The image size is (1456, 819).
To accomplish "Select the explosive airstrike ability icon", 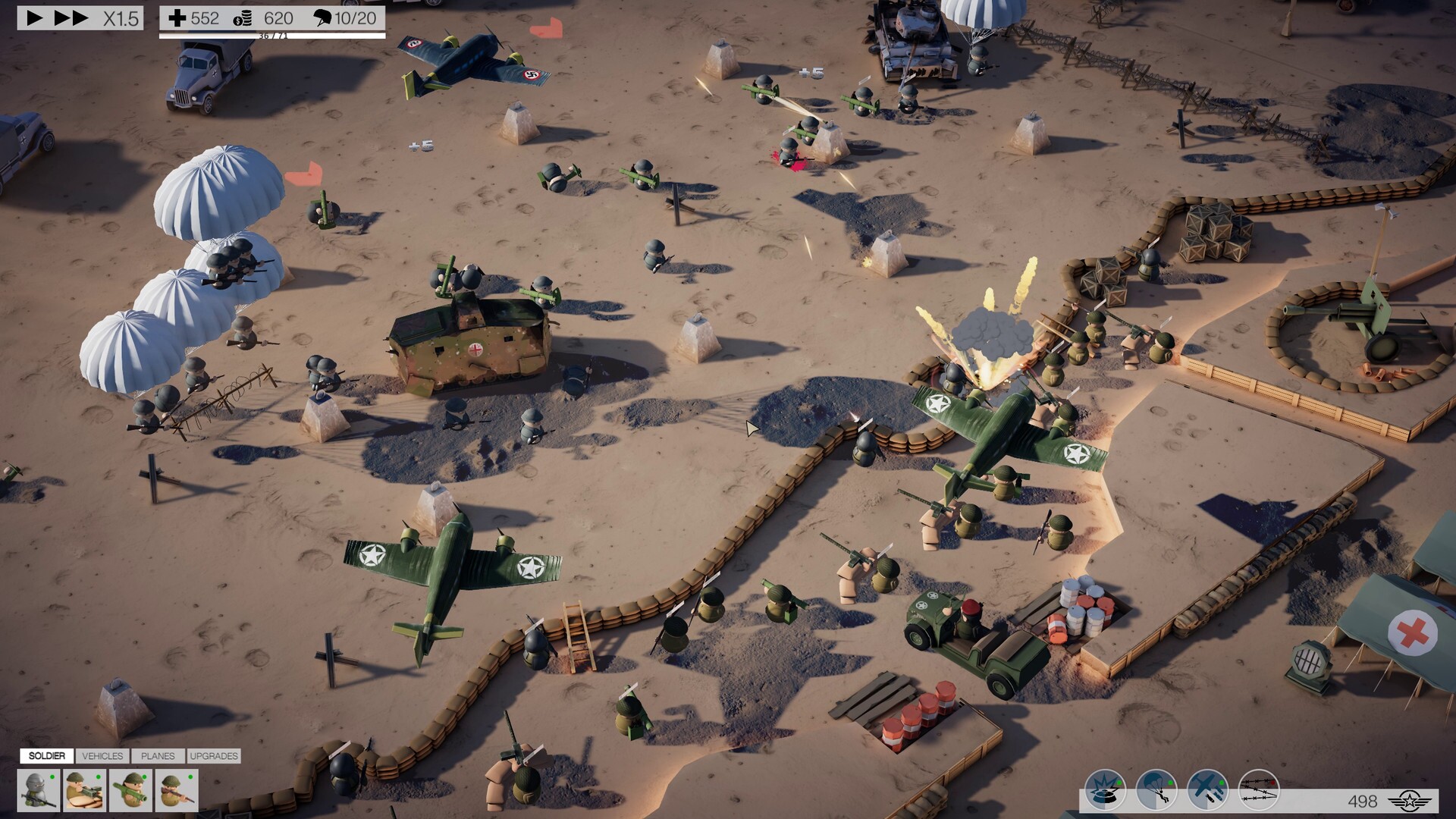I will 1105,790.
